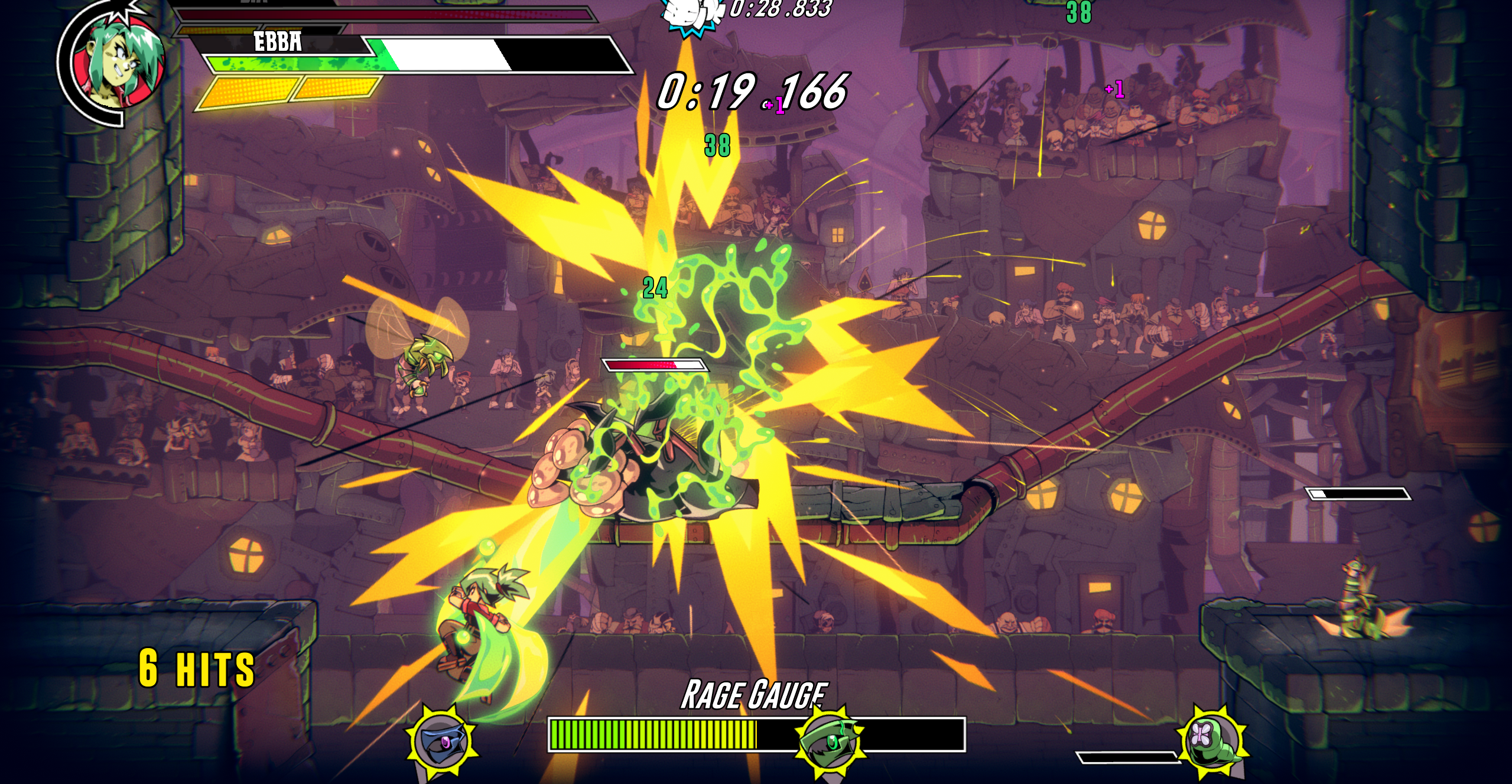Image resolution: width=1512 pixels, height=784 pixels.
Task: Select the green caterpillar enemy badge
Action: [x=1211, y=740]
